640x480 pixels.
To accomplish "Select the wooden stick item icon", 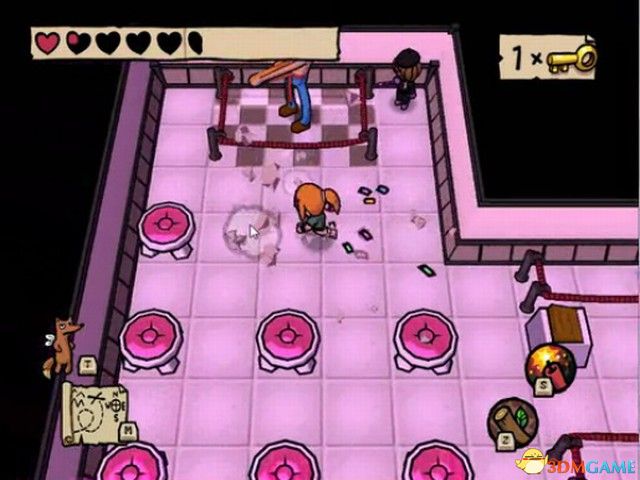I will pyautogui.click(x=512, y=422).
